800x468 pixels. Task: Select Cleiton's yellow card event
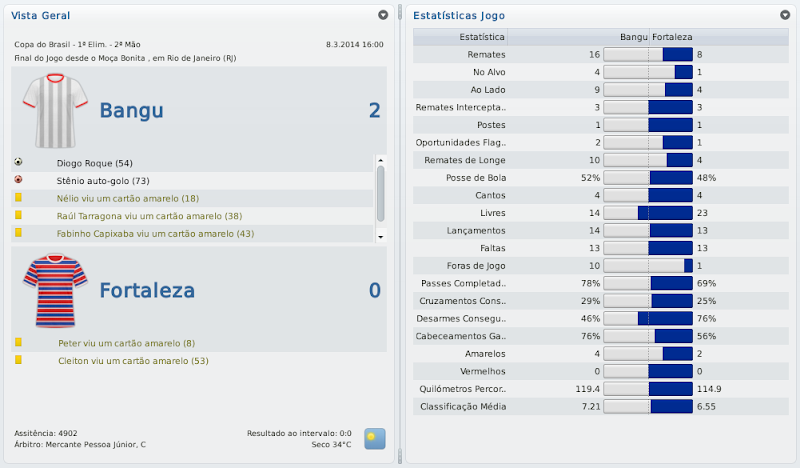133,360
